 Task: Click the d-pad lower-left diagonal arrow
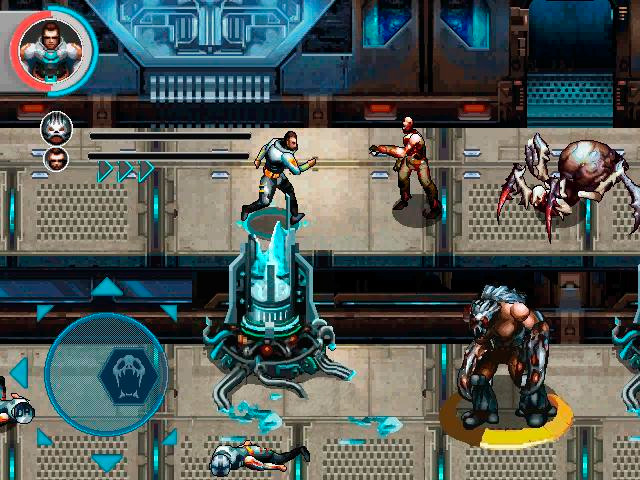44,437
